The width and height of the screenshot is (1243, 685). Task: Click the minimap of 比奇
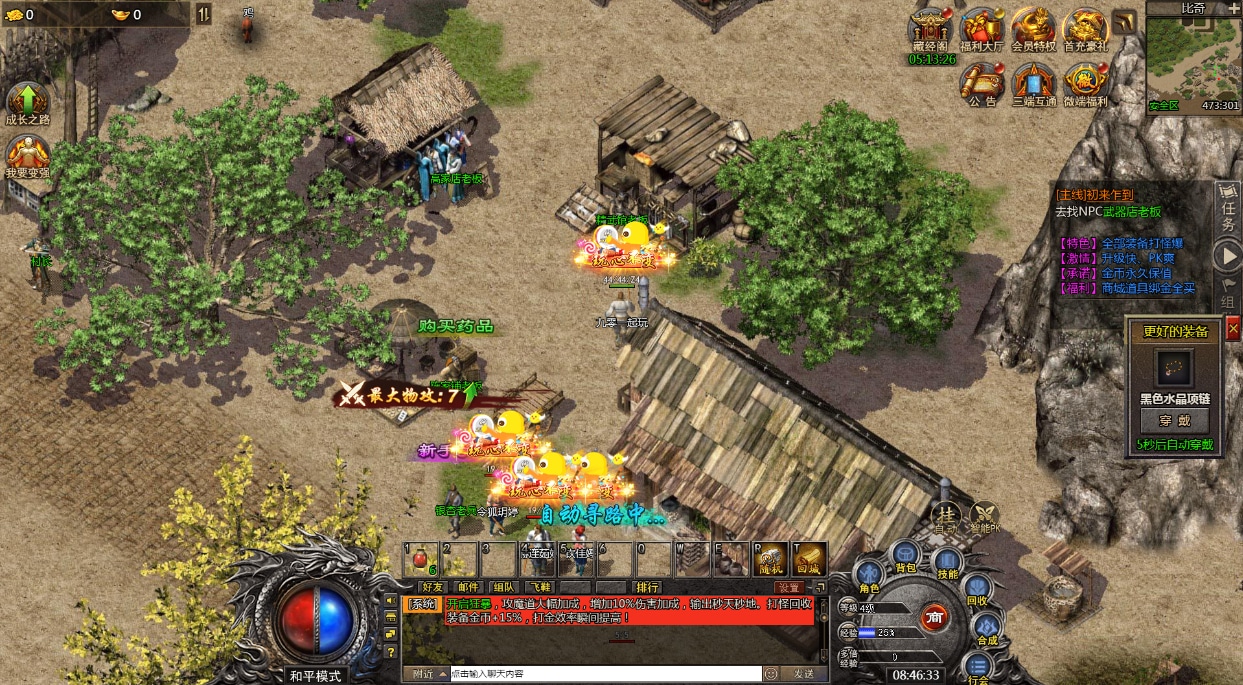pyautogui.click(x=1193, y=57)
